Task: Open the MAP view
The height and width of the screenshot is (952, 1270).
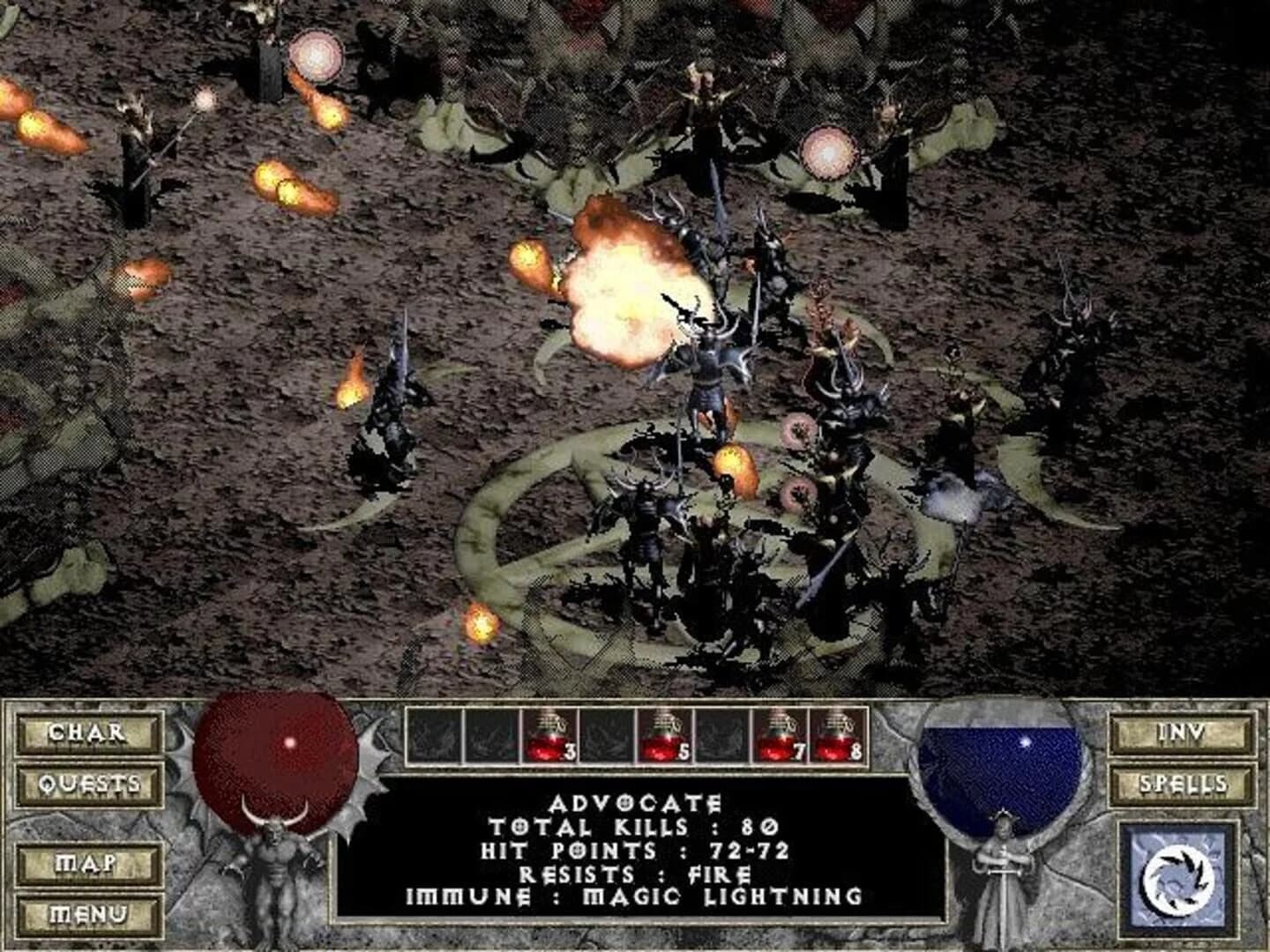Action: tap(86, 861)
